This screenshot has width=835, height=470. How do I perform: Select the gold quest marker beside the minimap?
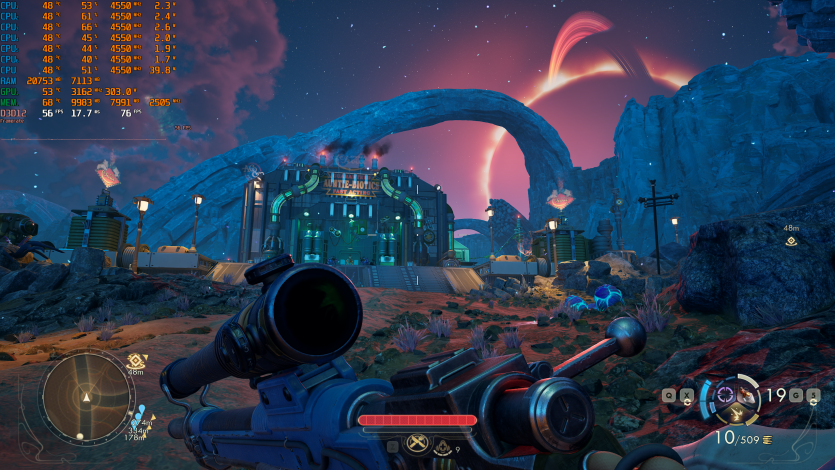tap(136, 360)
